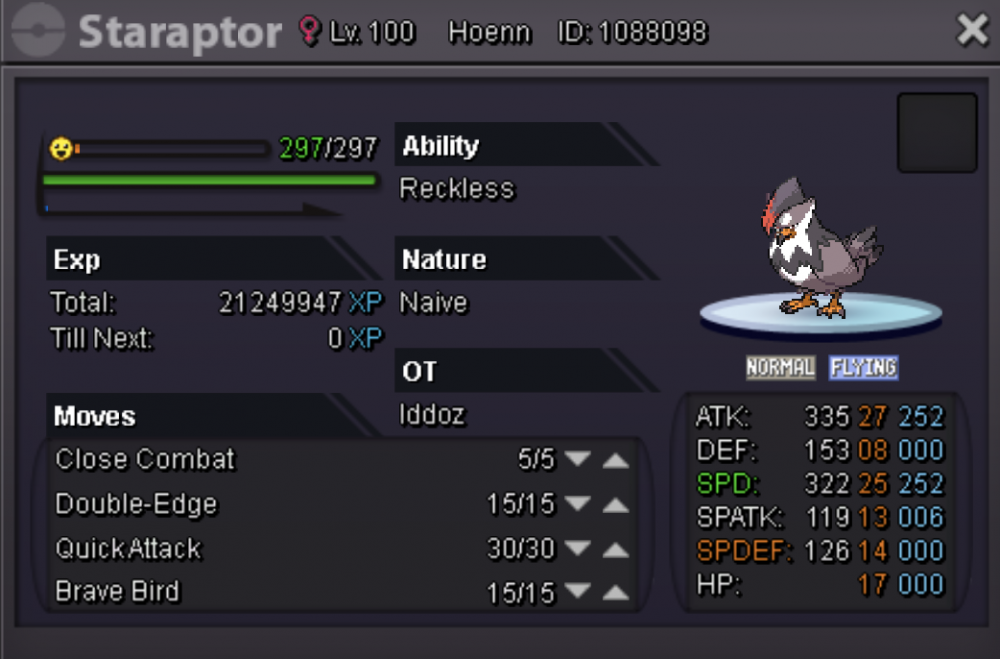Screen dimensions: 1000x659
Task: Move Brave Bird up one slot
Action: coord(616,593)
